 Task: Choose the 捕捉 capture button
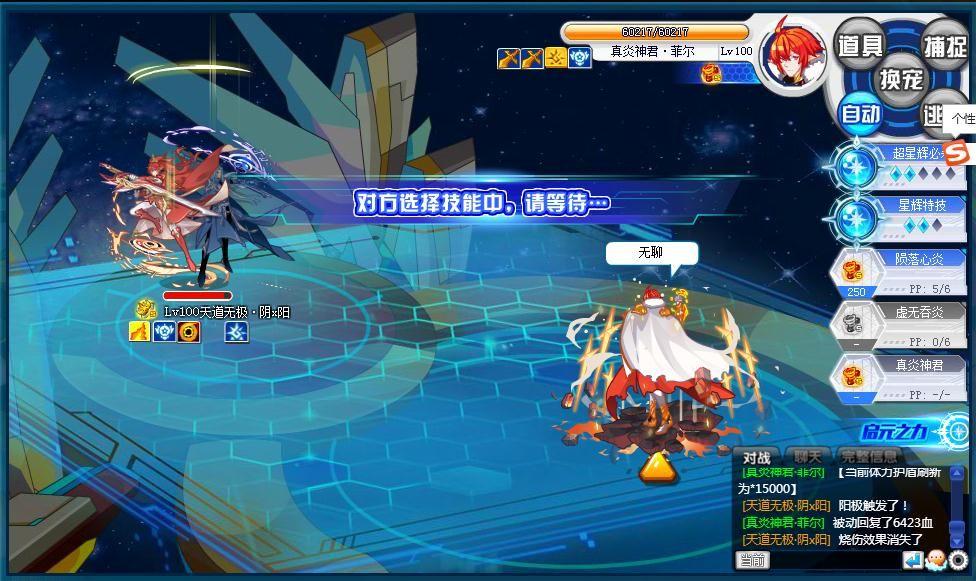(x=943, y=45)
